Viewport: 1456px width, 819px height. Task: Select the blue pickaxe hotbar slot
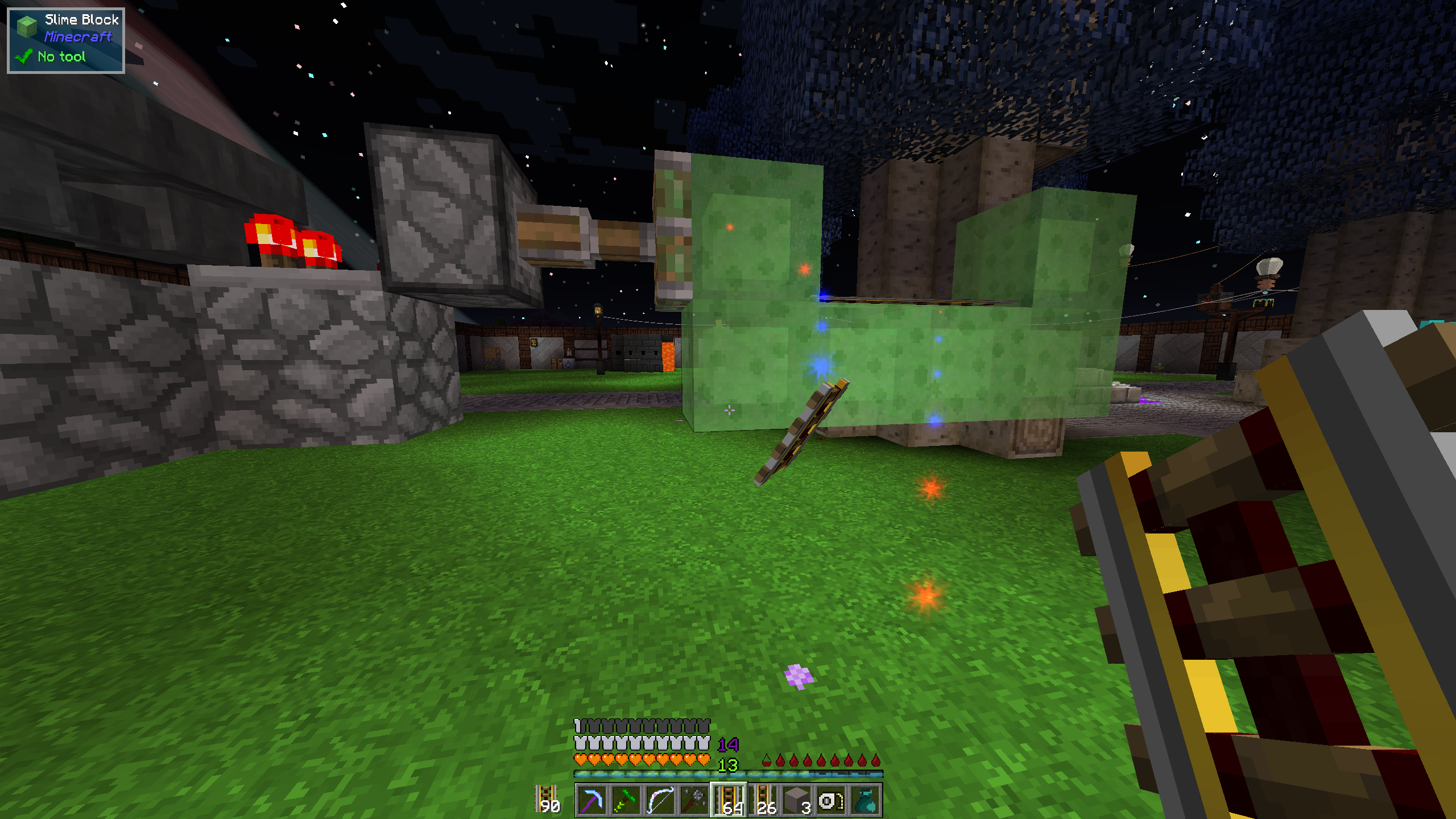pos(591,800)
